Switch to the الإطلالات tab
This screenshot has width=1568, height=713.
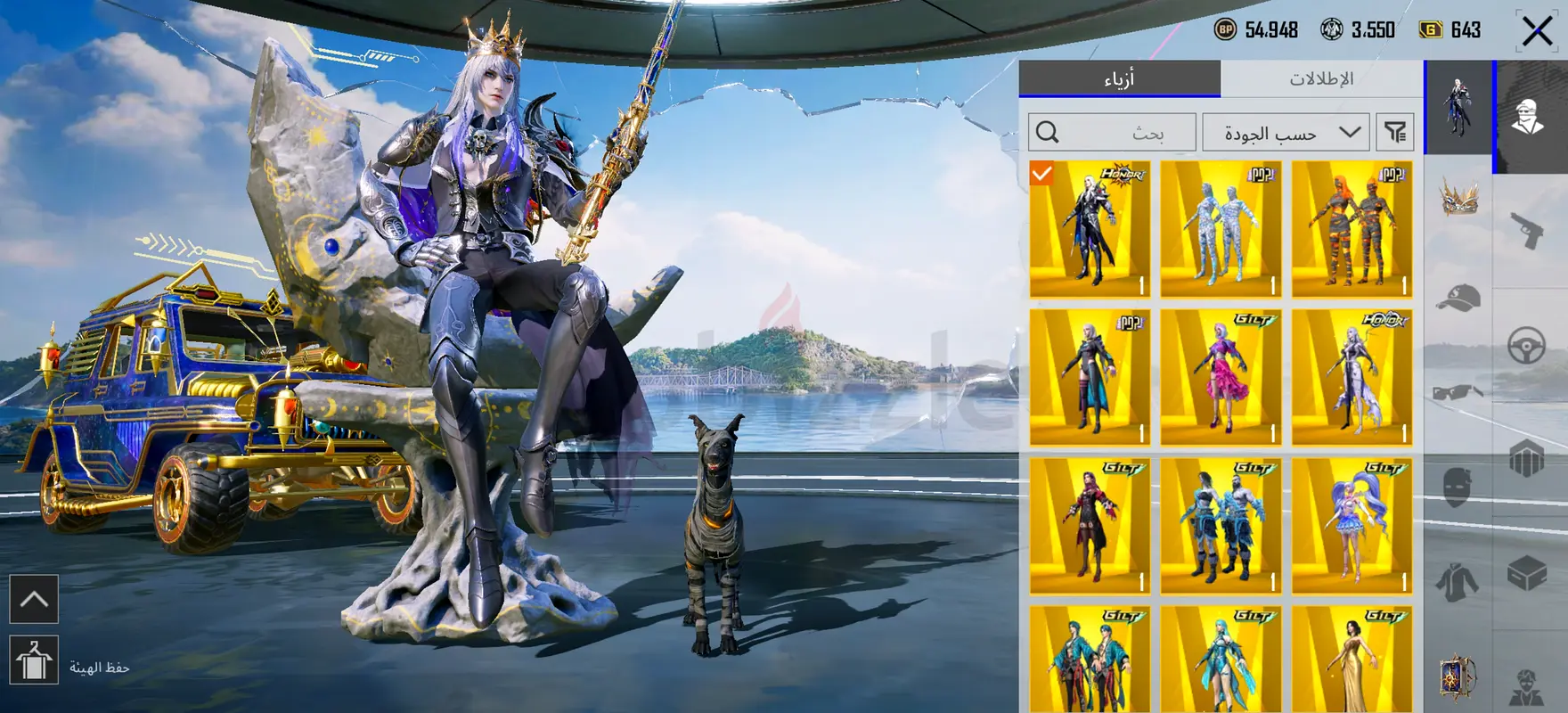[x=1321, y=79]
